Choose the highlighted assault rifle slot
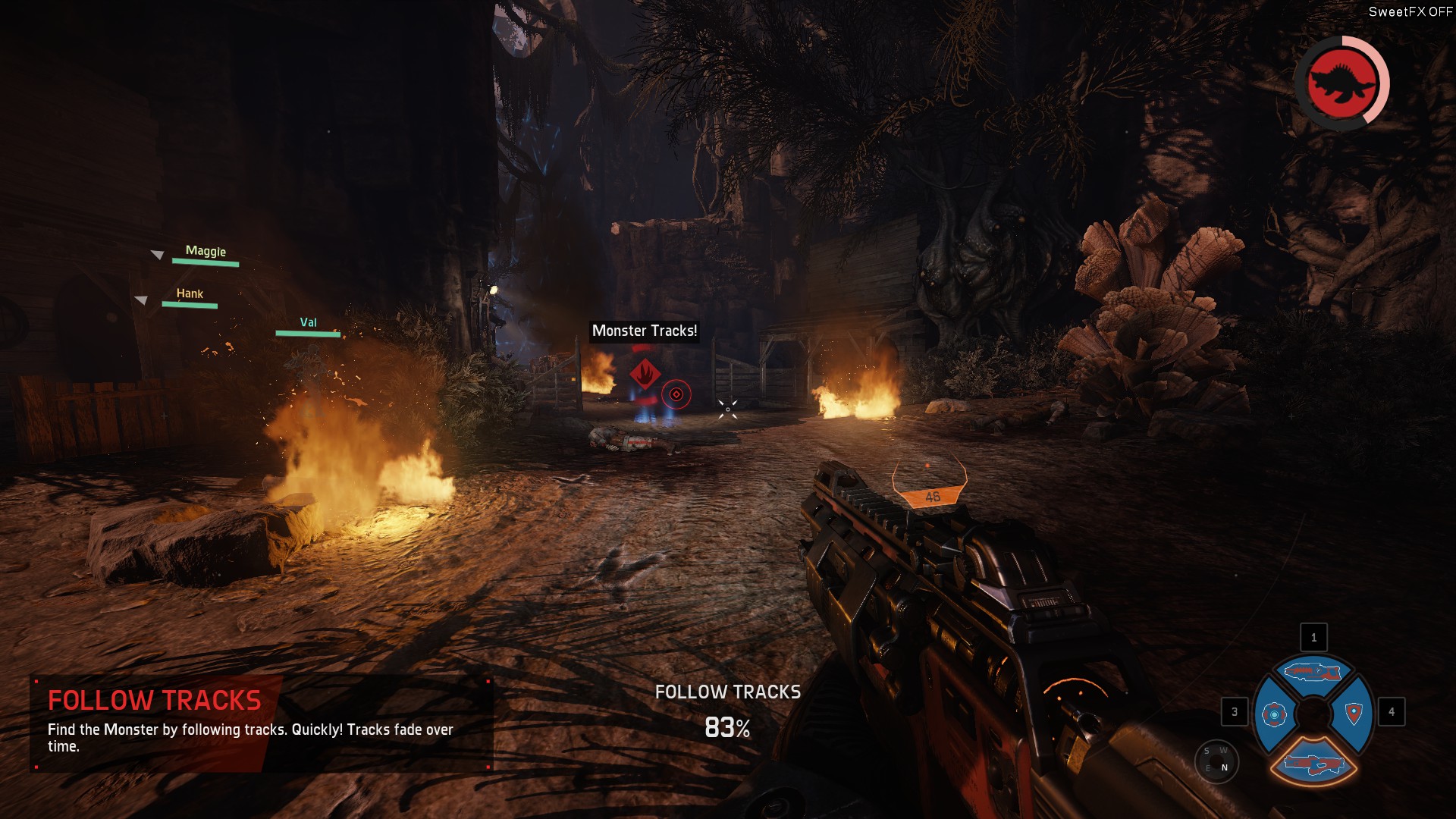Viewport: 1456px width, 819px height. [1313, 763]
